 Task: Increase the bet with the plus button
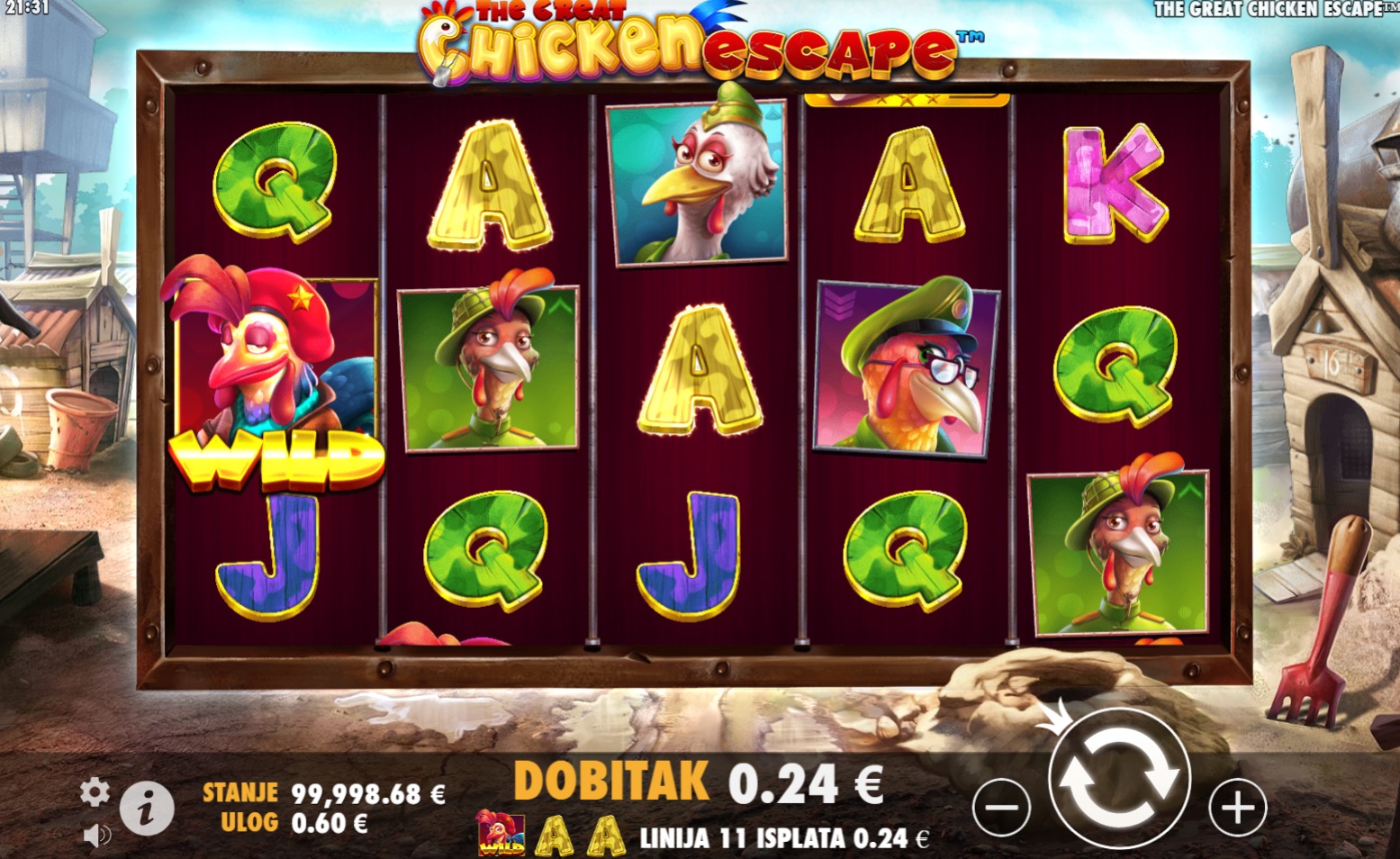(1237, 808)
